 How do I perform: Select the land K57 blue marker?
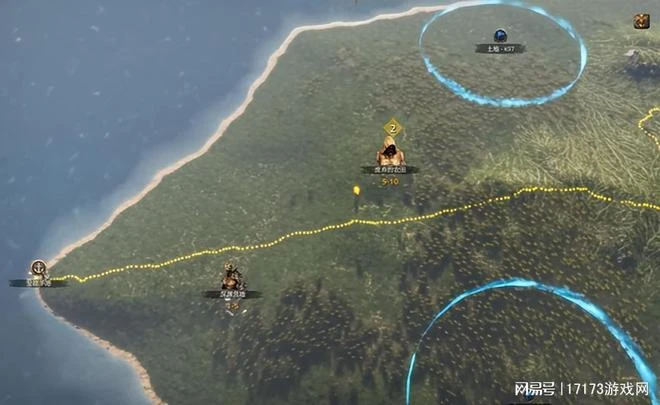click(x=500, y=36)
